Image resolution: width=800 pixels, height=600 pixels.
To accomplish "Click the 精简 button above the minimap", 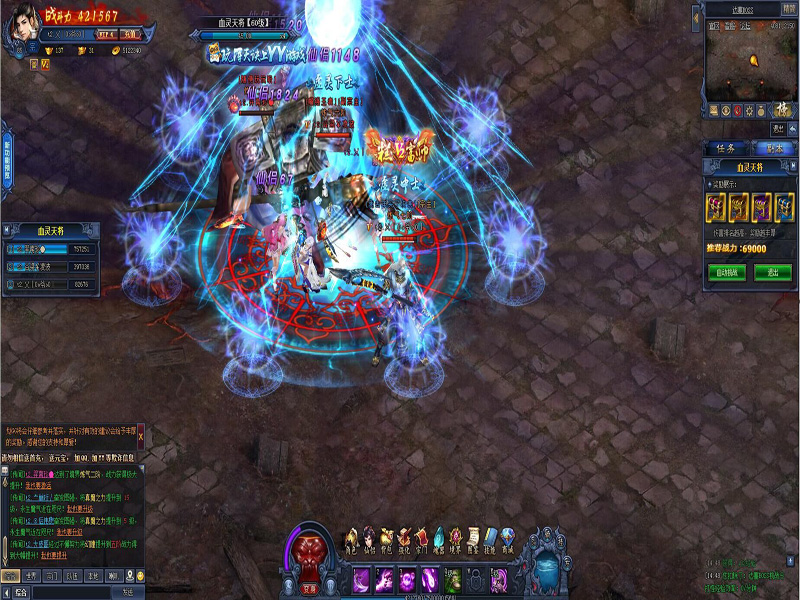I will tap(789, 8).
